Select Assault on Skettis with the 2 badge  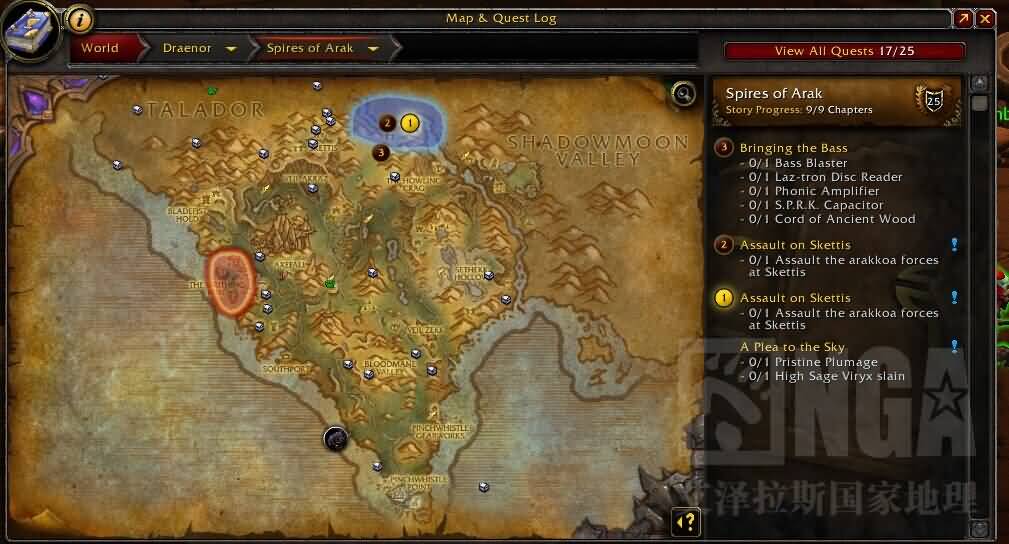point(795,245)
